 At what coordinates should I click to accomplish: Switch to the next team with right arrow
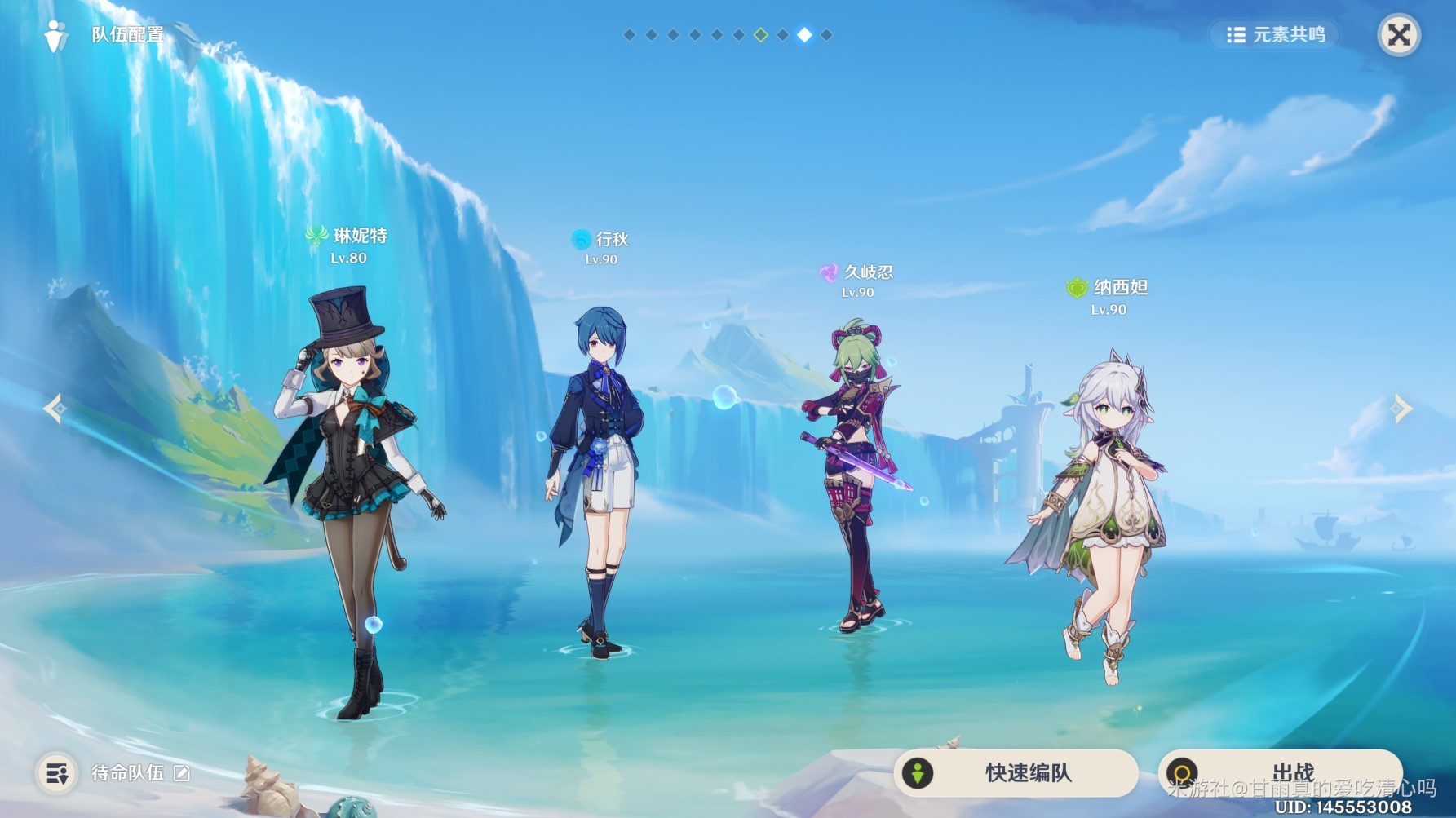(x=1401, y=408)
